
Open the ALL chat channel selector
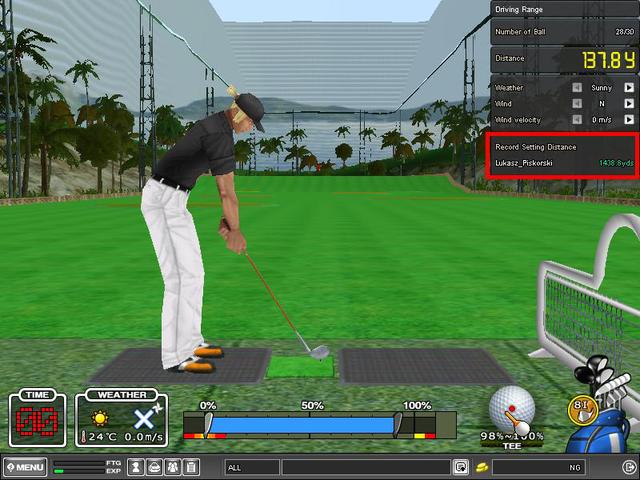pyautogui.click(x=251, y=467)
